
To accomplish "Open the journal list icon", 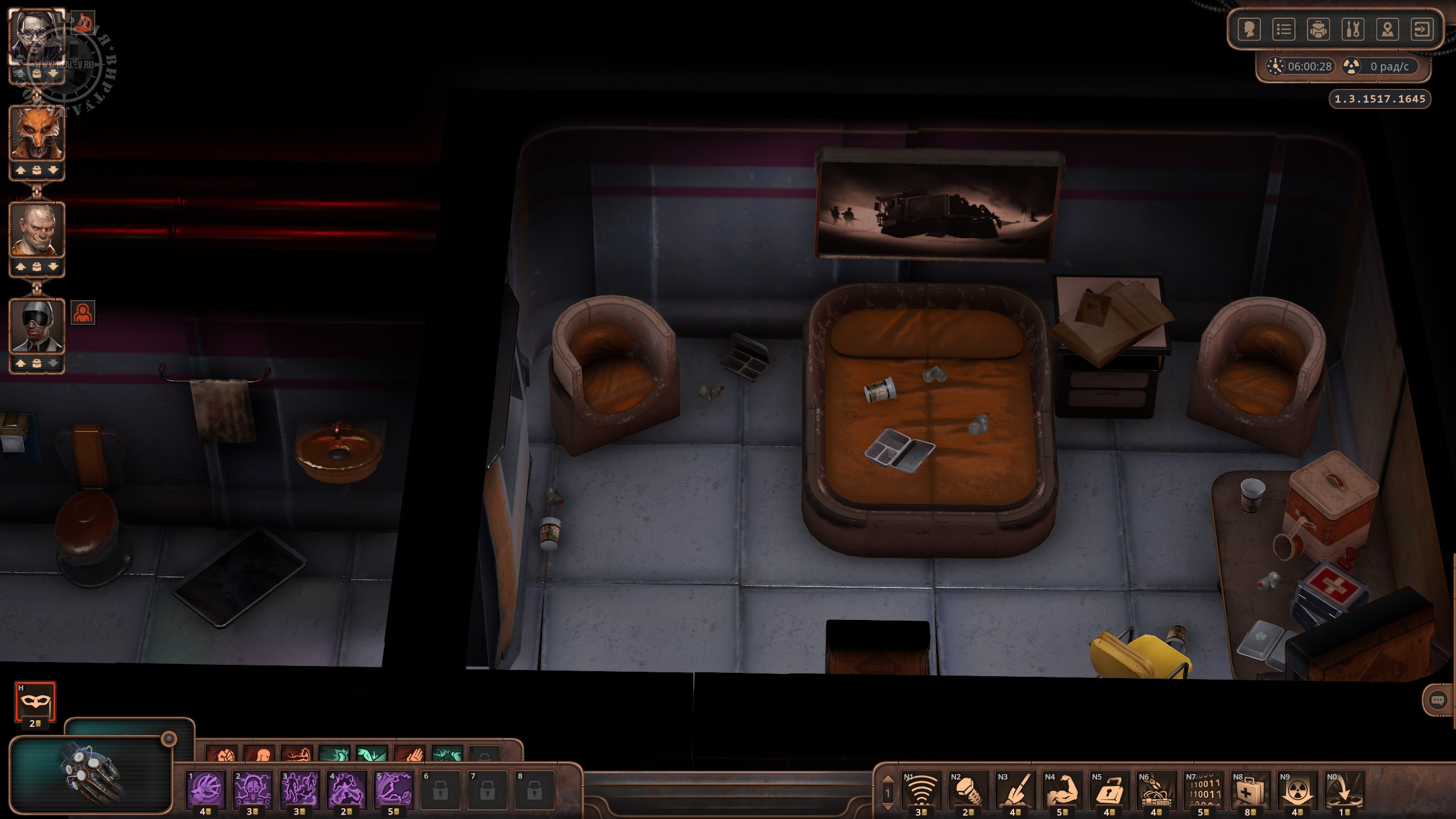I will click(1284, 30).
